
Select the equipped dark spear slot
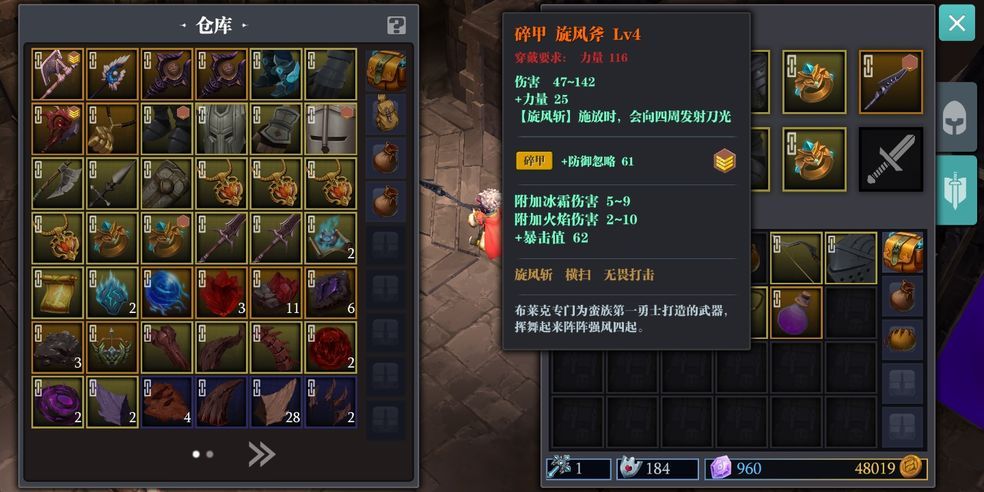890,82
